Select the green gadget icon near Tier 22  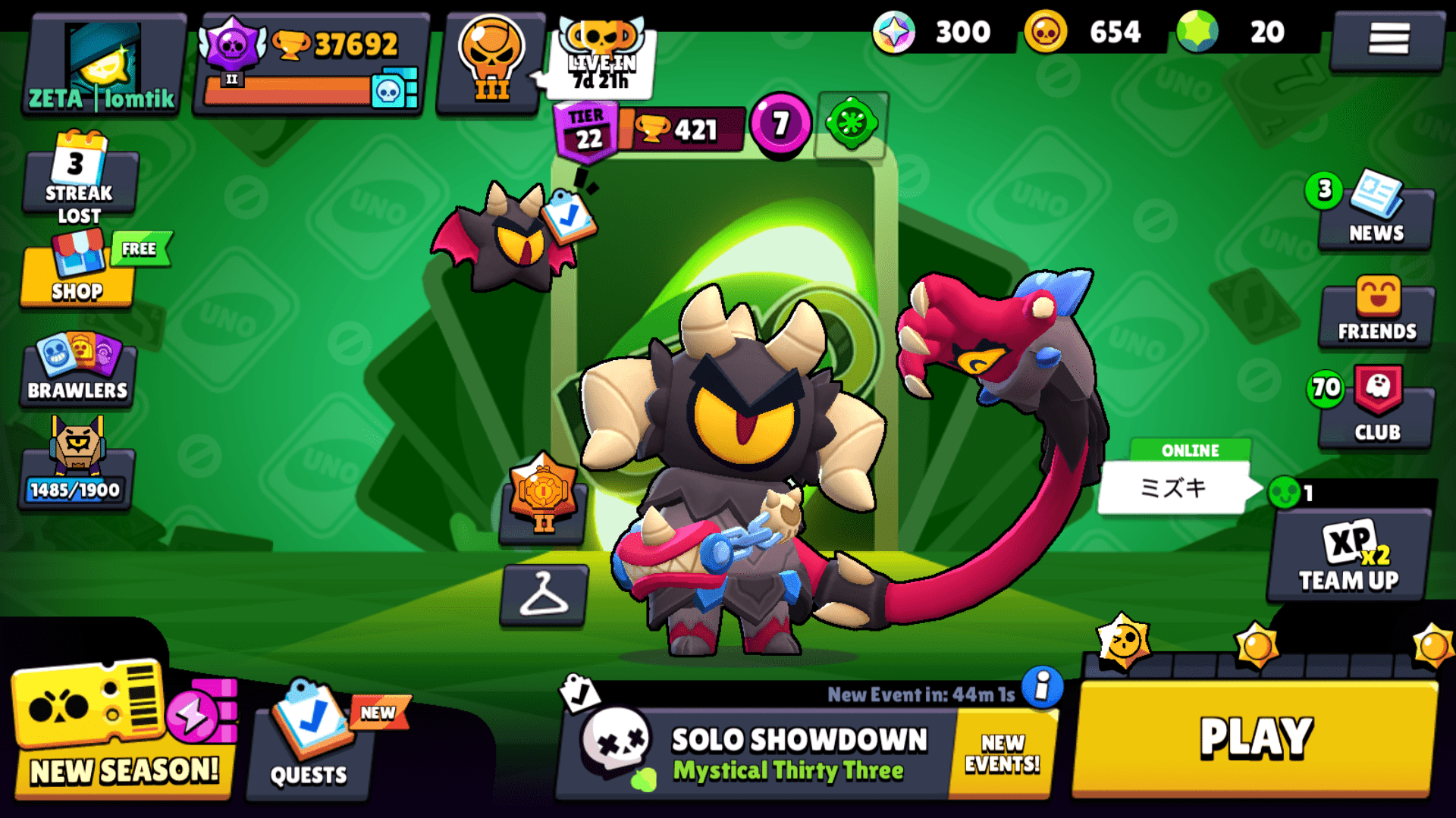851,126
